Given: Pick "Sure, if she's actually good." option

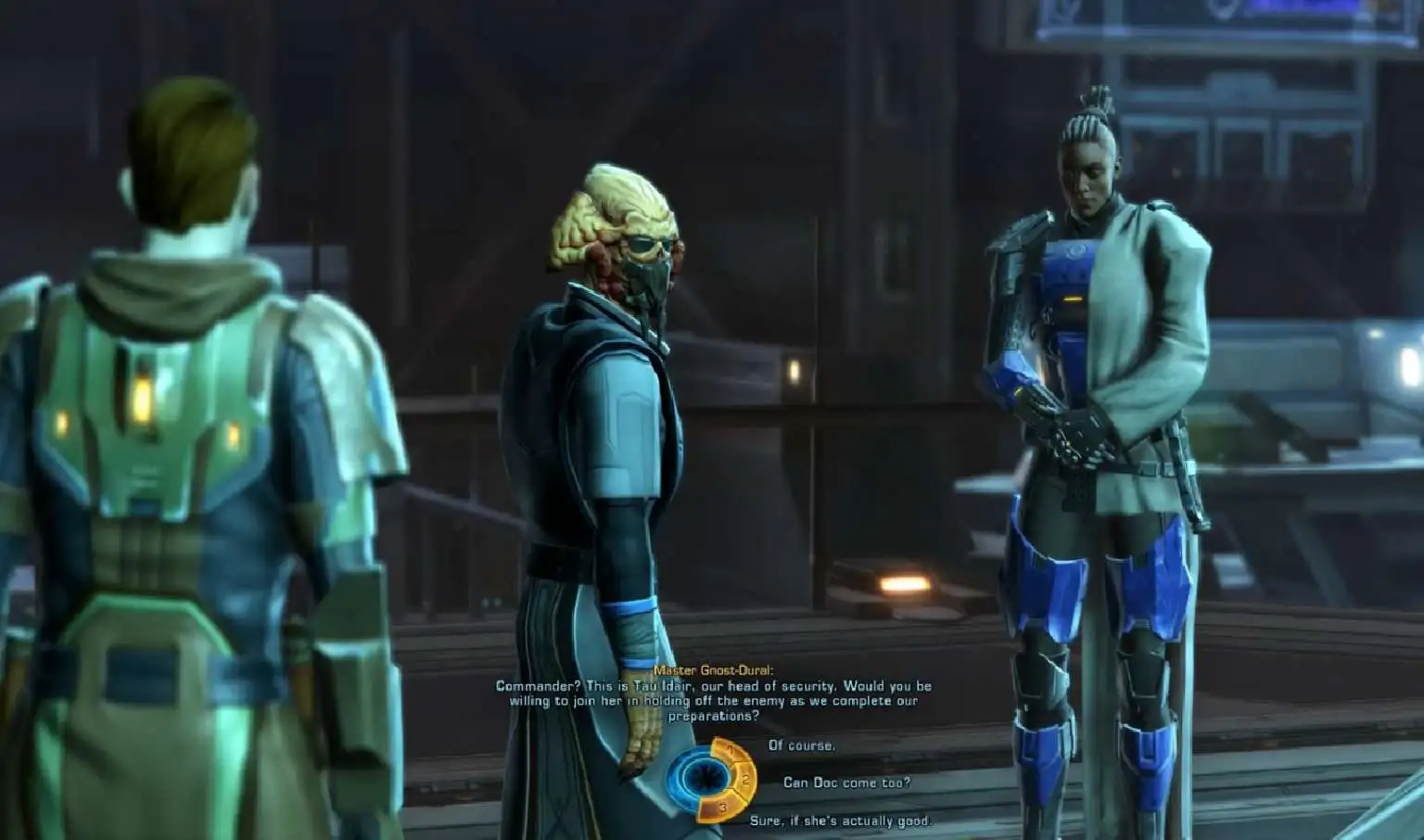Looking at the screenshot, I should (840, 821).
